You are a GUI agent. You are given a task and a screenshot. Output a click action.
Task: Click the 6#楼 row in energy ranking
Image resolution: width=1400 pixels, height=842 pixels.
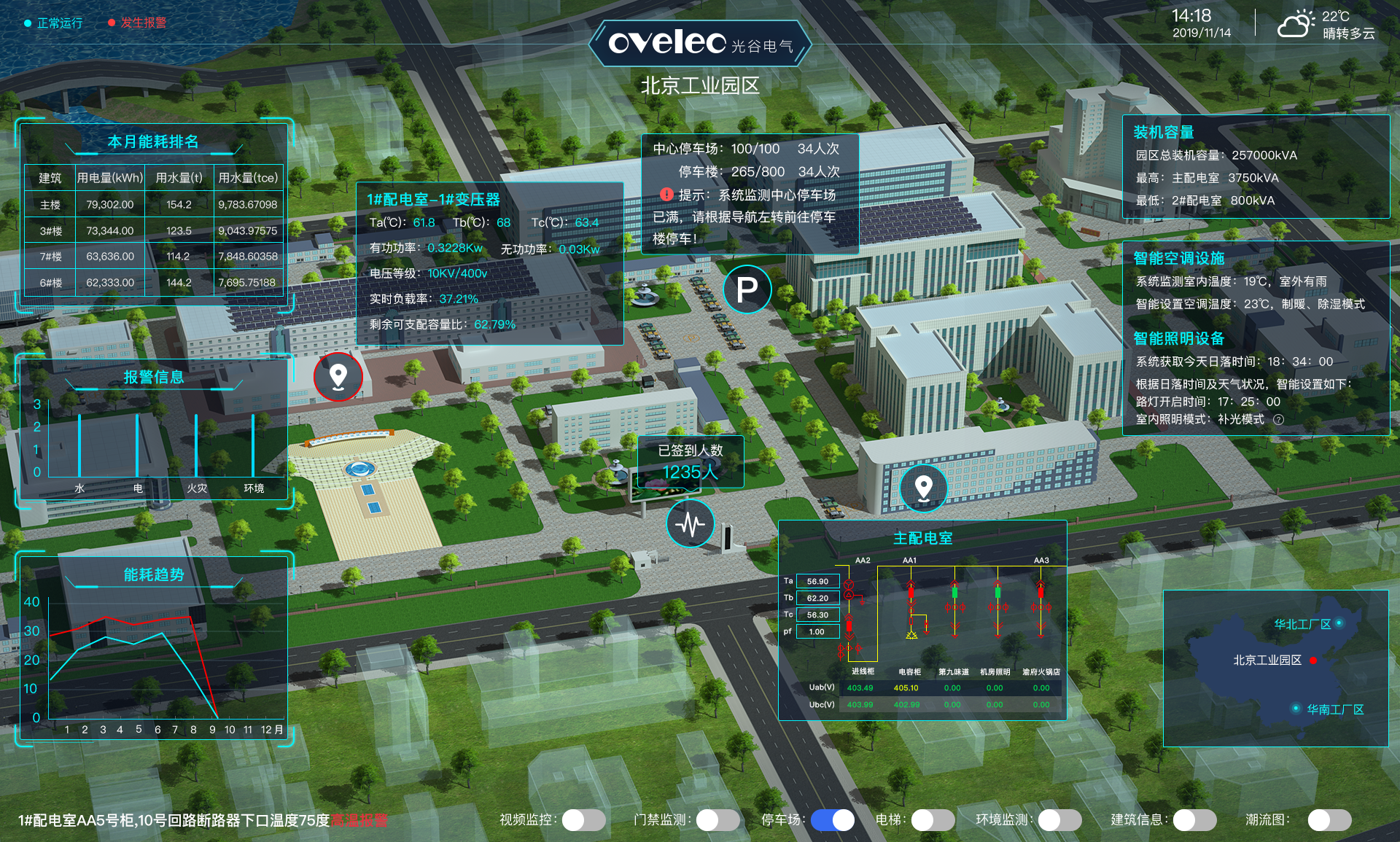point(153,282)
